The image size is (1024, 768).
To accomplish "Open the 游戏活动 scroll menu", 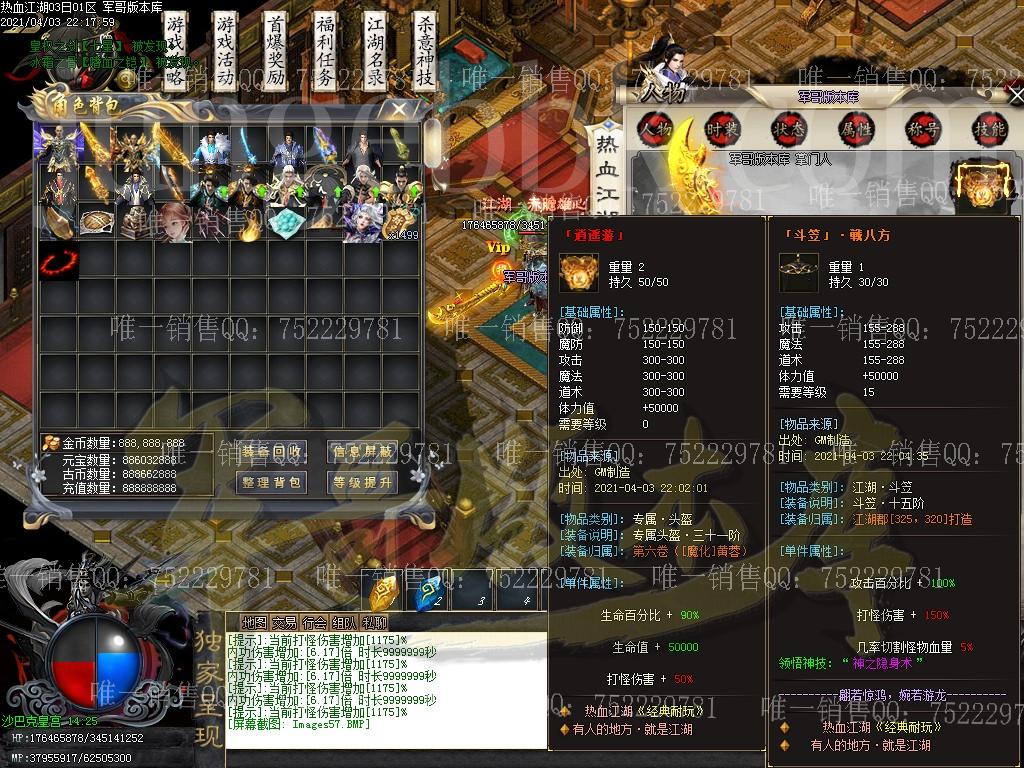I will pyautogui.click(x=226, y=50).
